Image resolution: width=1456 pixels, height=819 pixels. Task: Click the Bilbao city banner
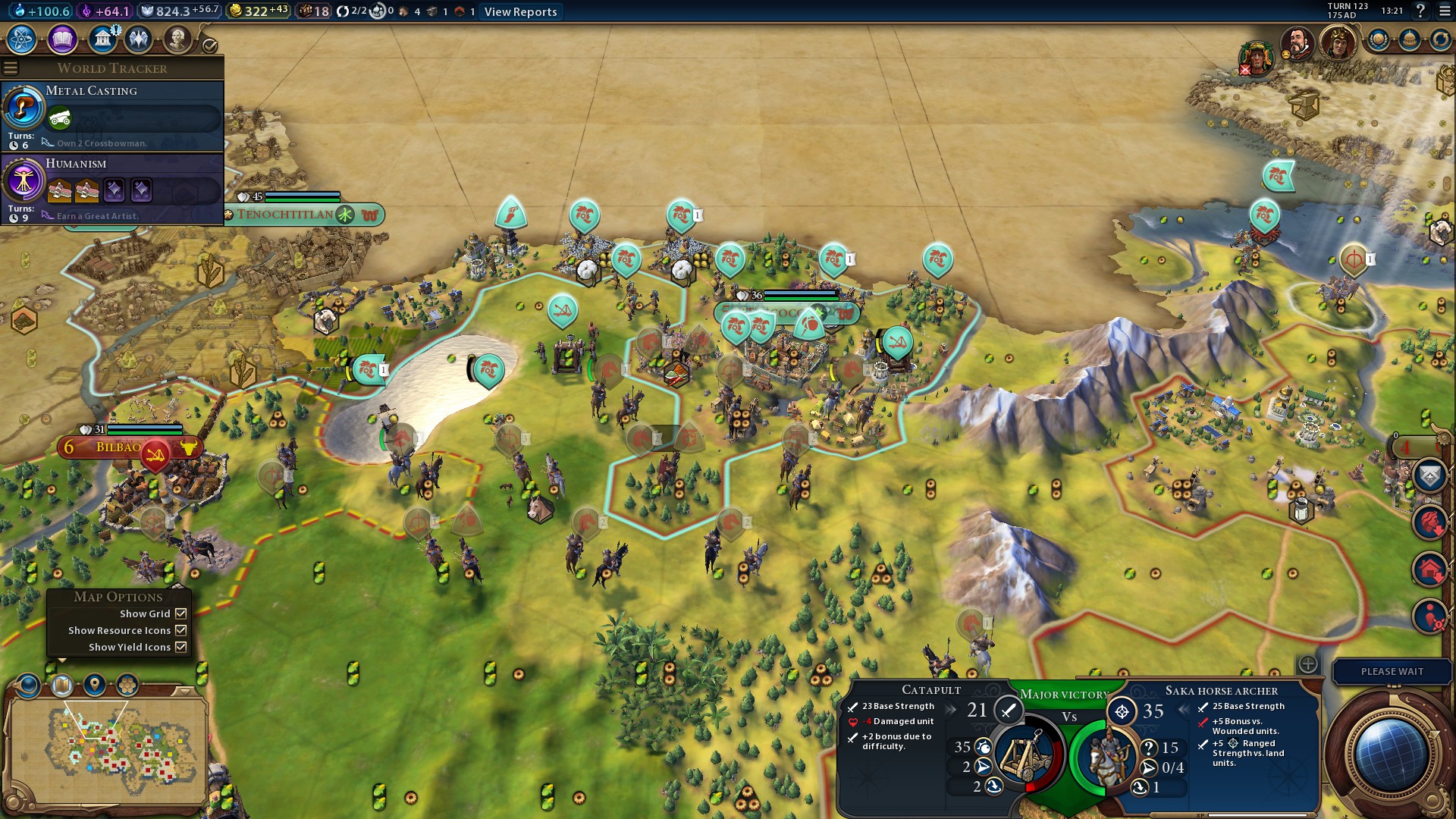119,447
